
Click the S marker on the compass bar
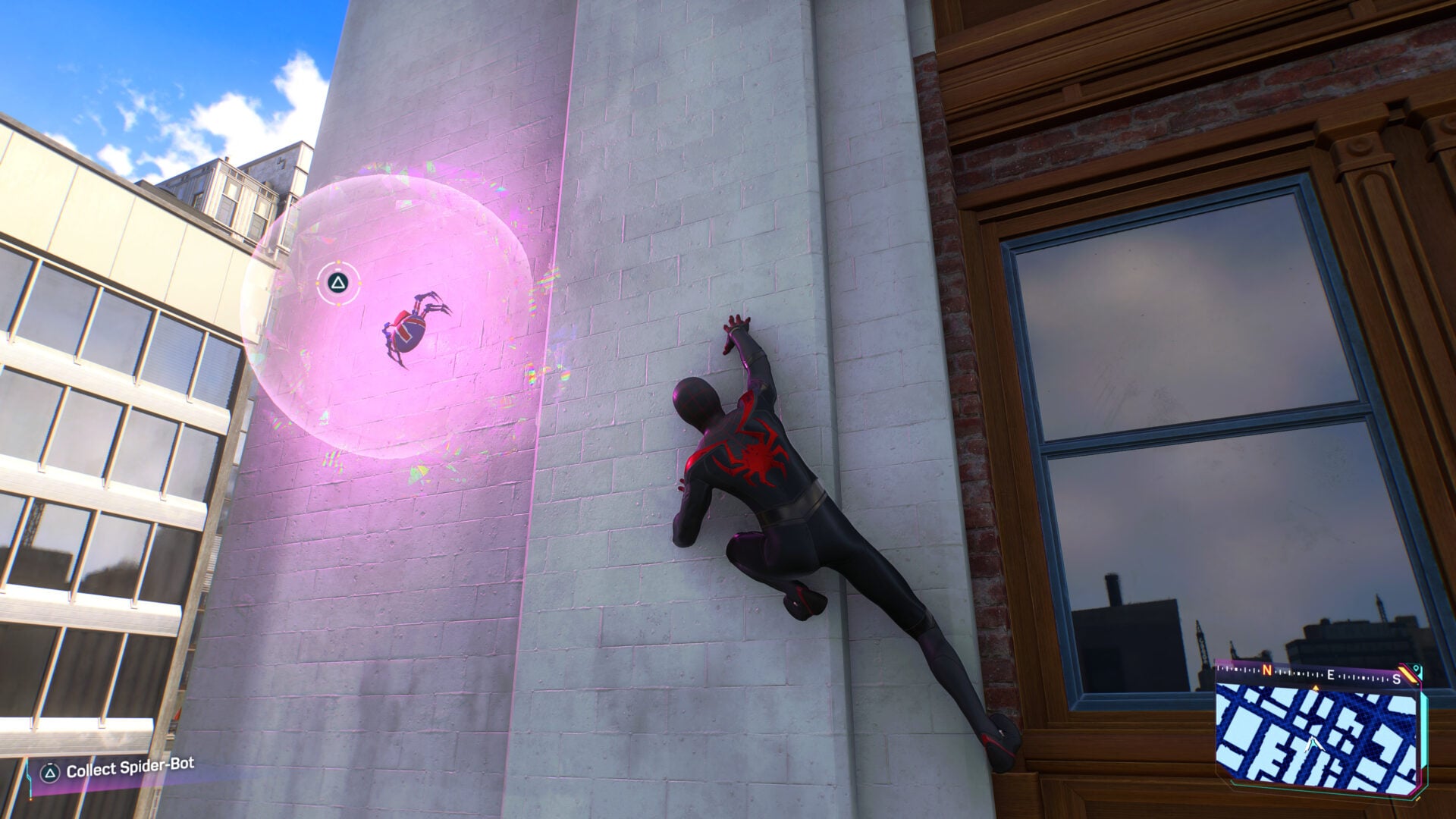coord(1395,679)
